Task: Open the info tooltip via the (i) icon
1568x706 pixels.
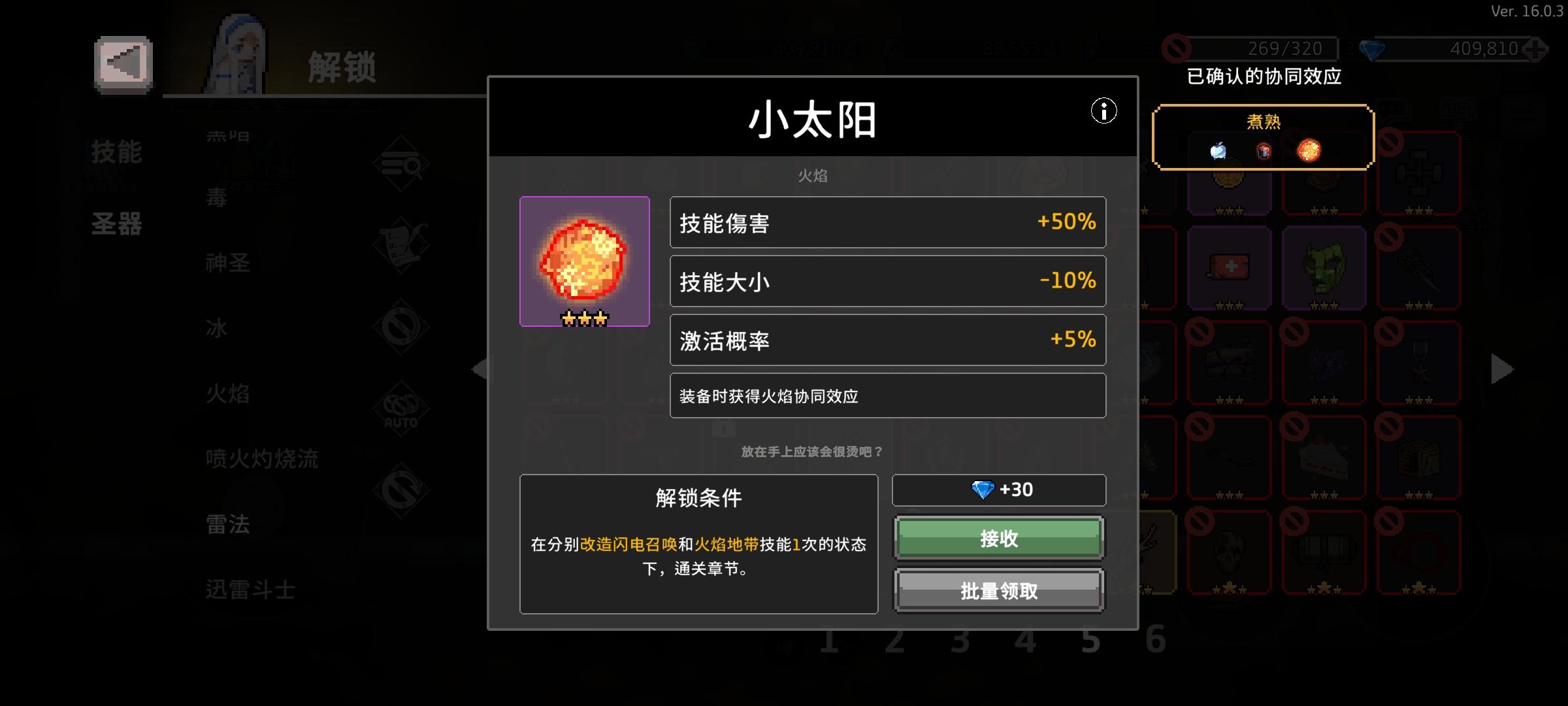Action: tap(1103, 112)
